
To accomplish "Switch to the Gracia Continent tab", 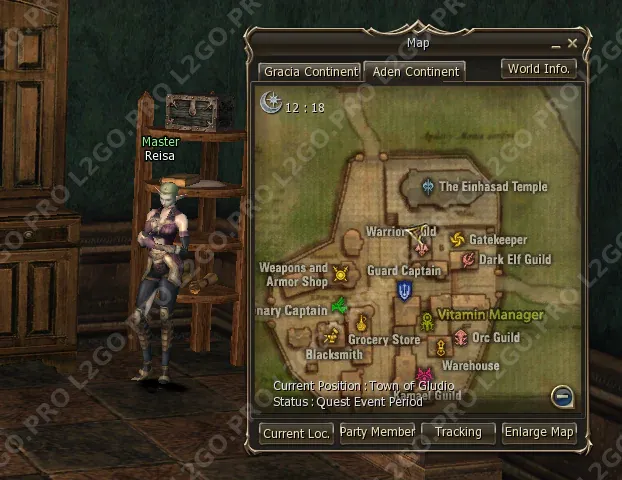I will 309,72.
